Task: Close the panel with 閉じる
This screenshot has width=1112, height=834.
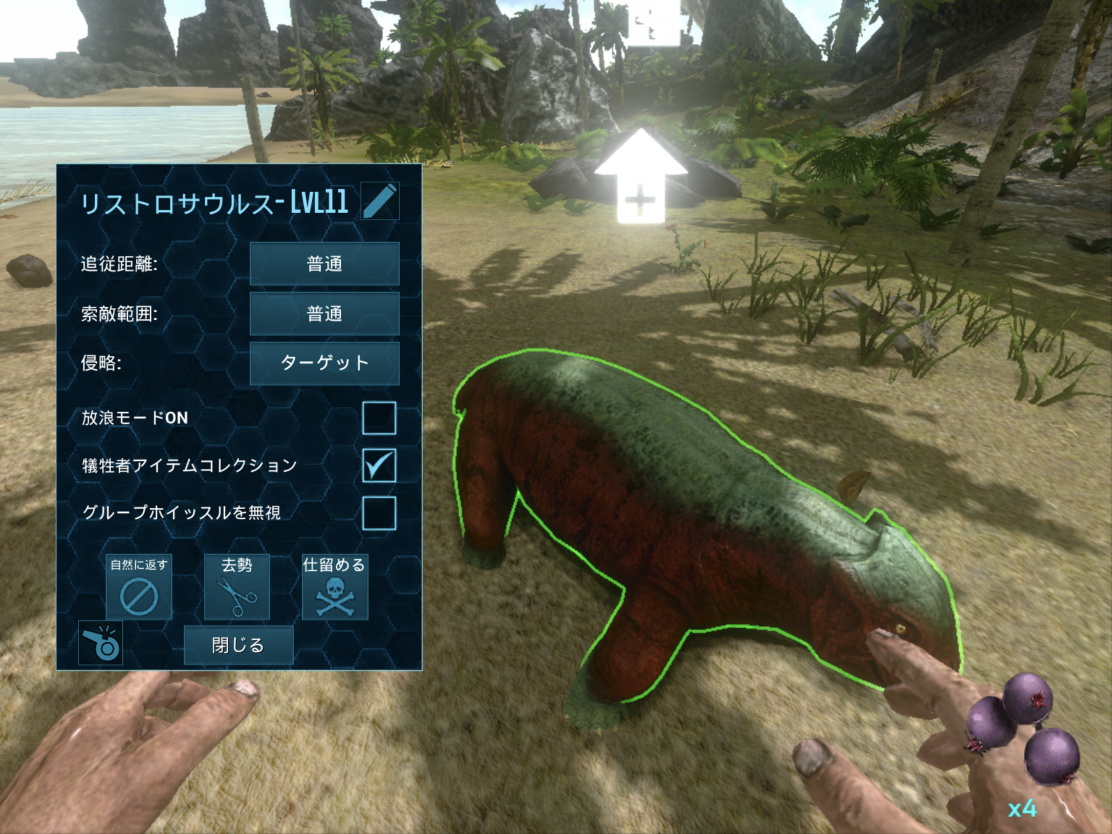Action: (238, 645)
